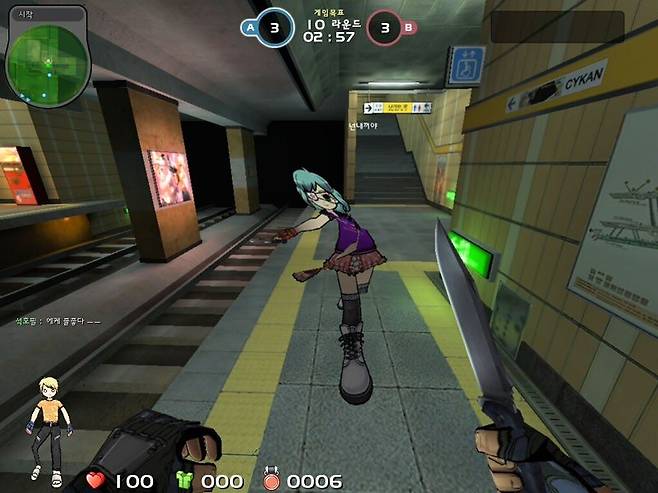Select the blonde character portrait
658x493 pixels.
[x=46, y=427]
